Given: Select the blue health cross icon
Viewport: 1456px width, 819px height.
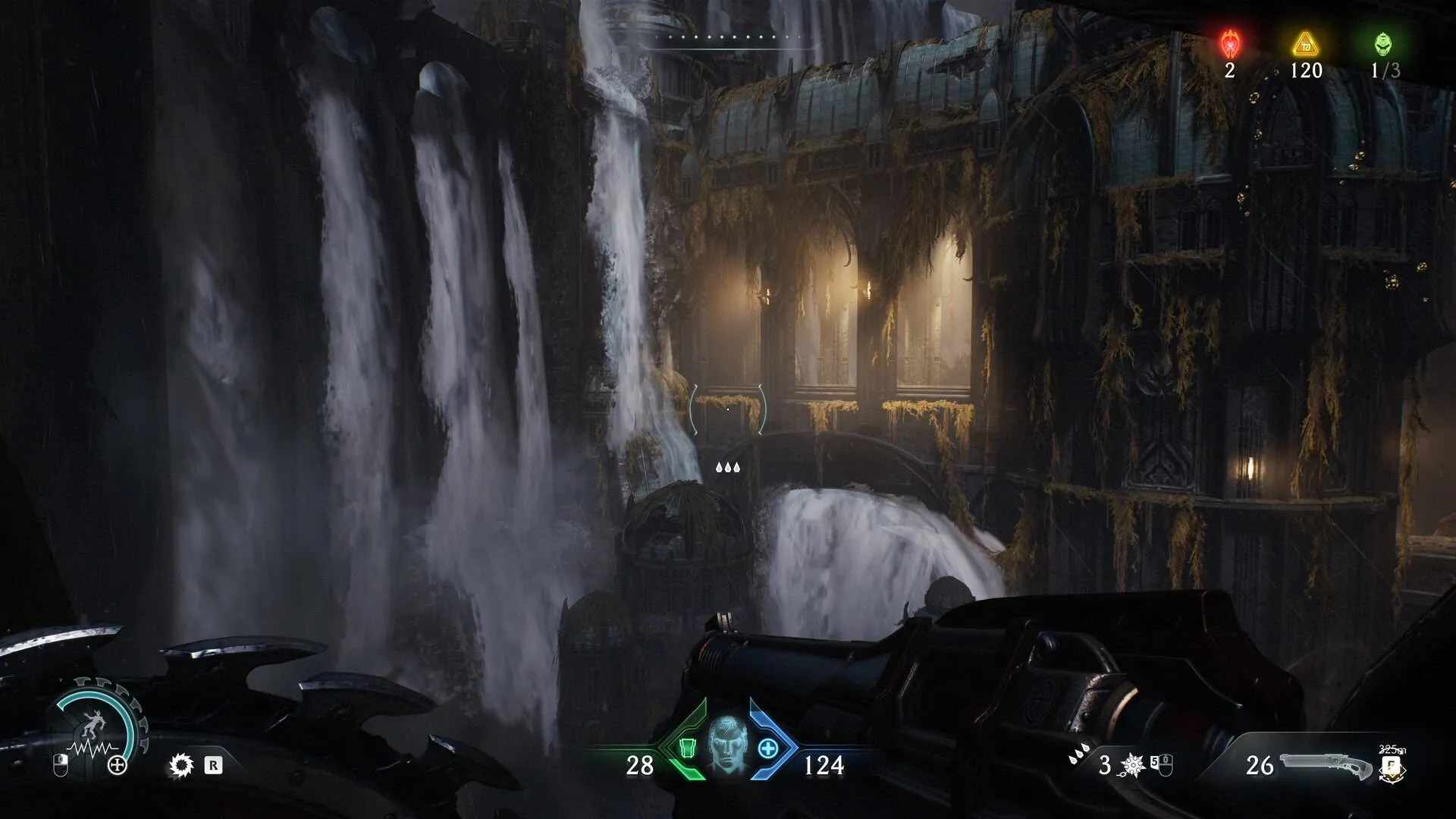Looking at the screenshot, I should (767, 748).
